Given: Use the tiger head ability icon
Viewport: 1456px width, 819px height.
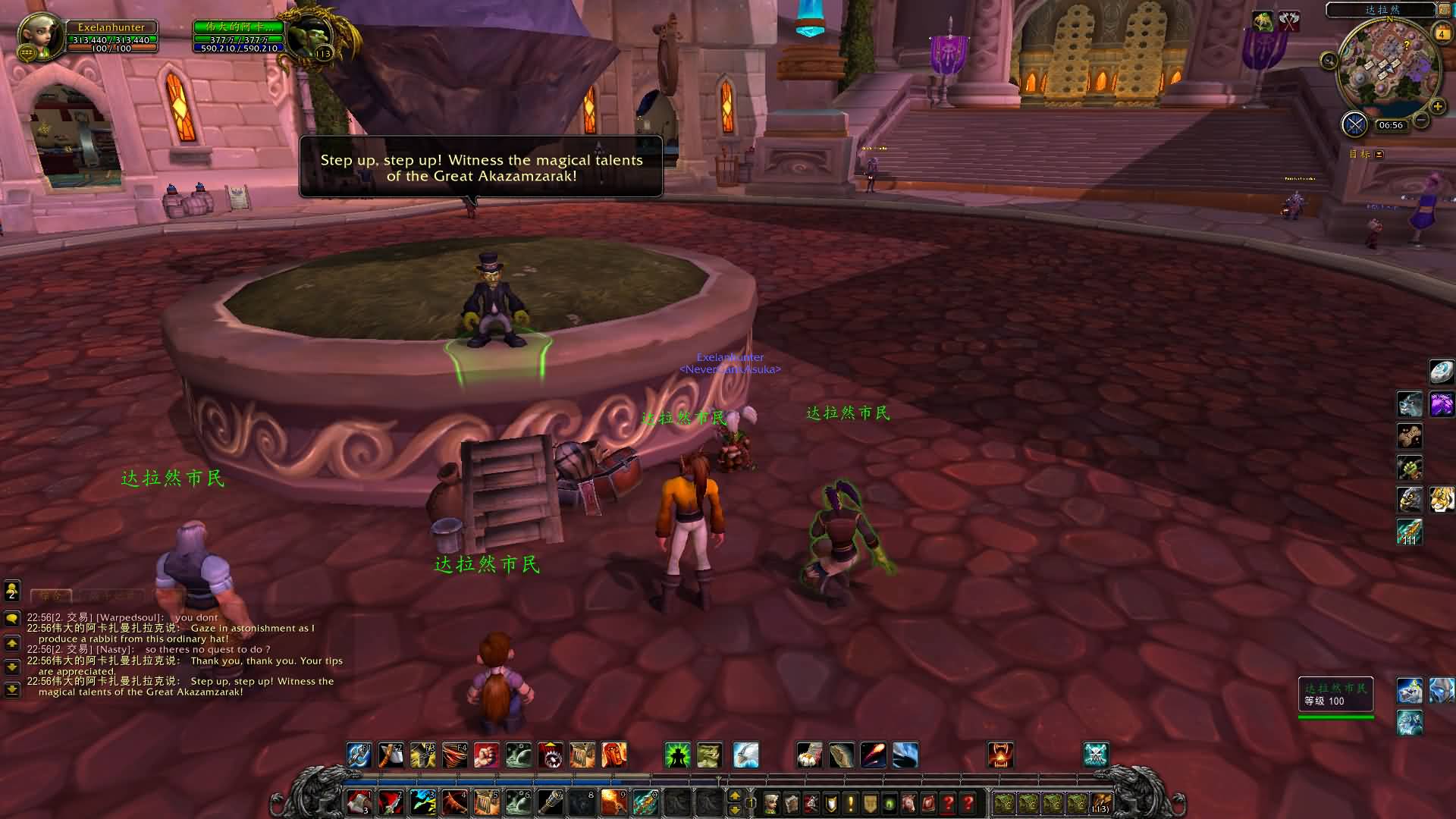Looking at the screenshot, I should point(1441,499).
